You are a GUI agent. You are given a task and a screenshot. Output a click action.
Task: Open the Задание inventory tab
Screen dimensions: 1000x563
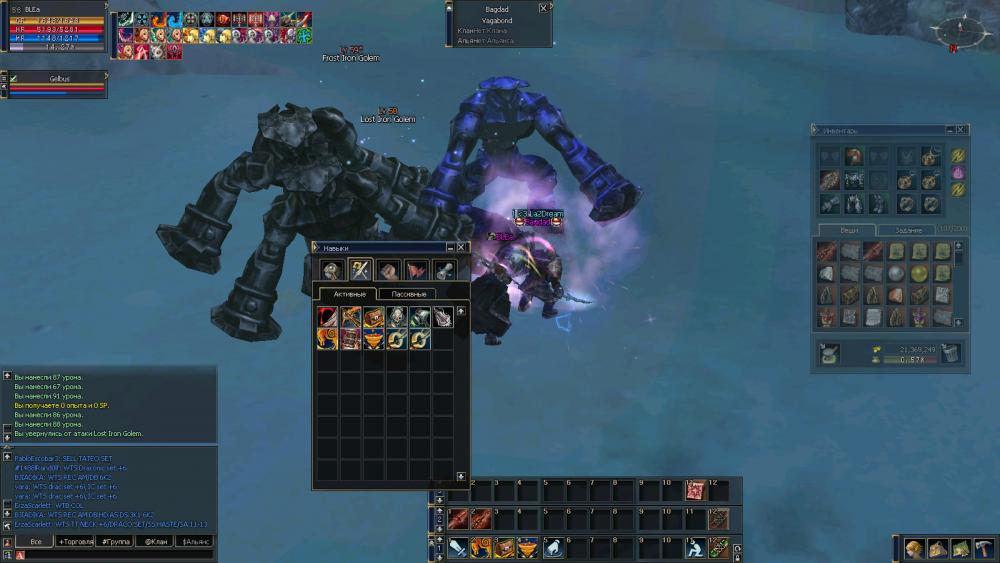pyautogui.click(x=909, y=230)
